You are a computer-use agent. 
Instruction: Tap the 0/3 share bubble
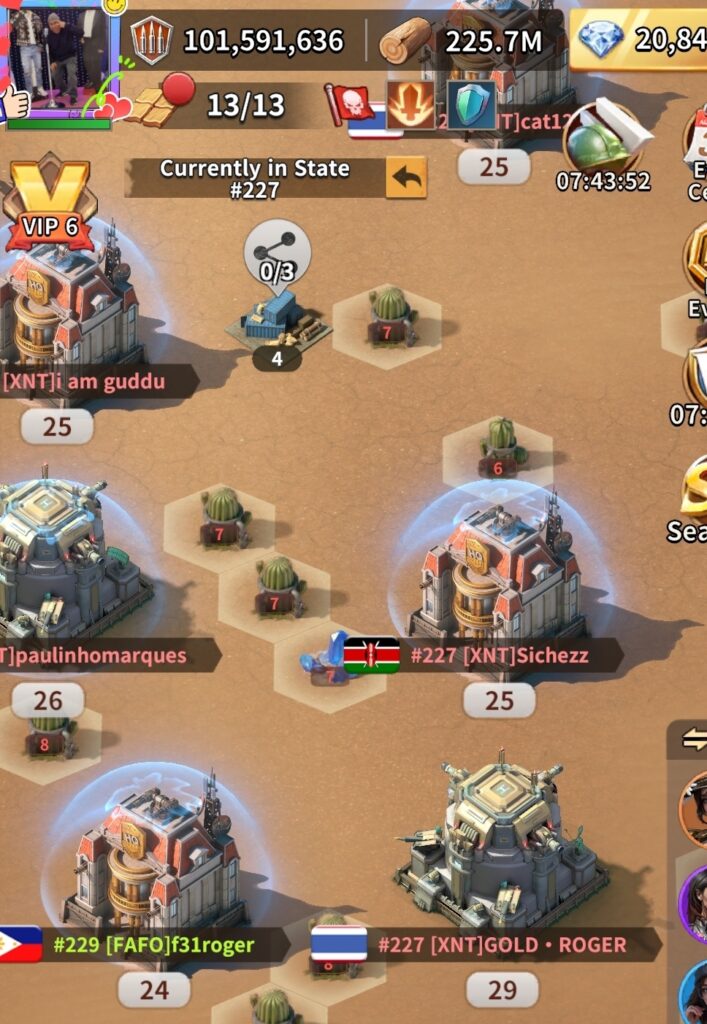277,255
